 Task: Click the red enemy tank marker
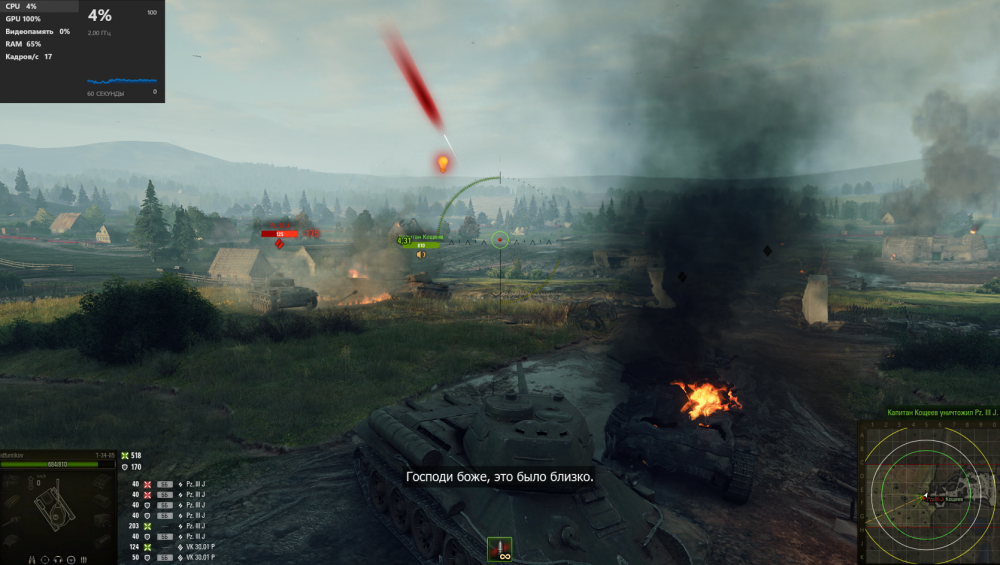click(280, 234)
